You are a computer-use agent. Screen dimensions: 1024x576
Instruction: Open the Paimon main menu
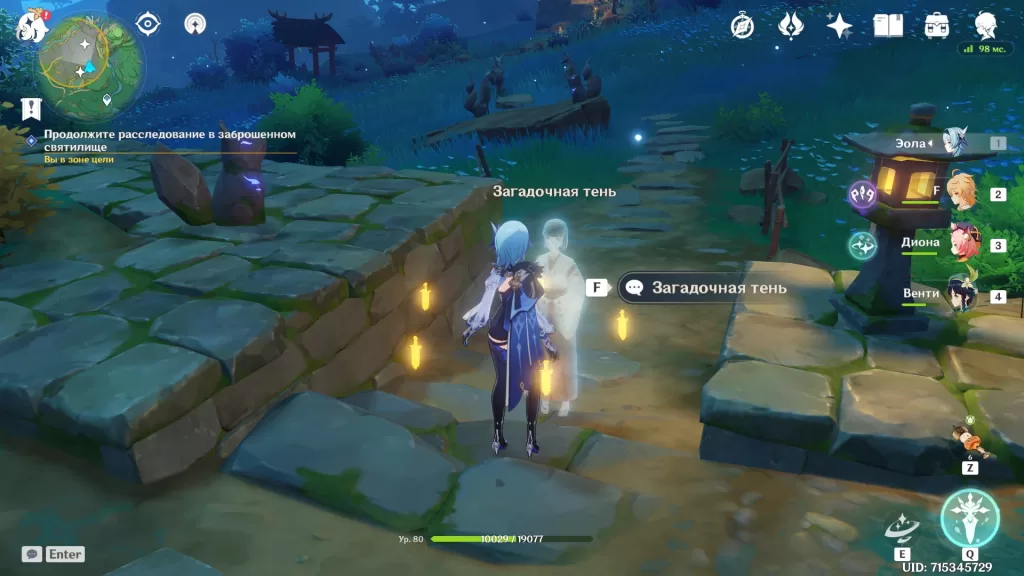coord(30,26)
